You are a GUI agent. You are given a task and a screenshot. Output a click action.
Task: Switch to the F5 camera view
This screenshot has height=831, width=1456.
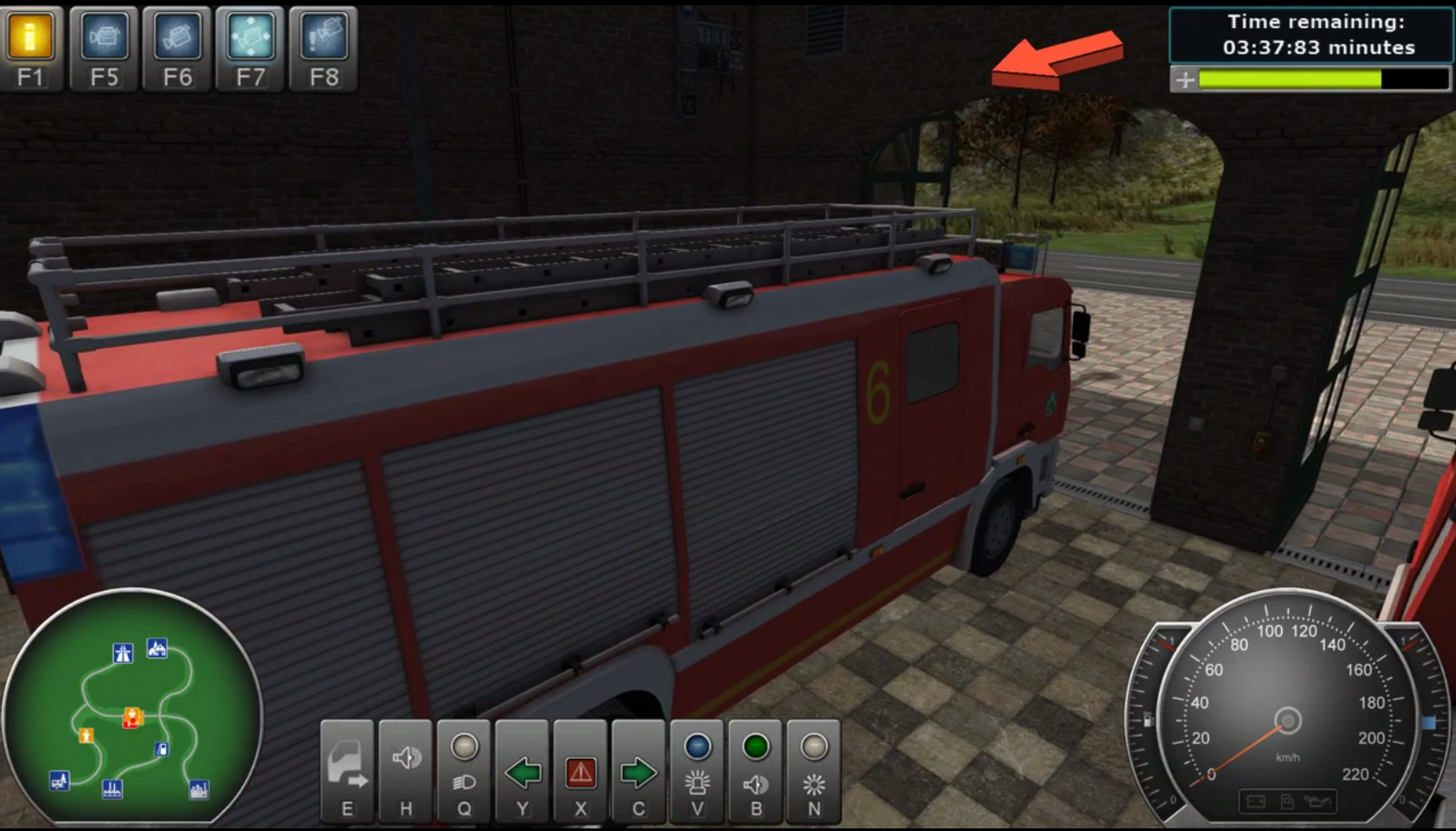[x=104, y=37]
